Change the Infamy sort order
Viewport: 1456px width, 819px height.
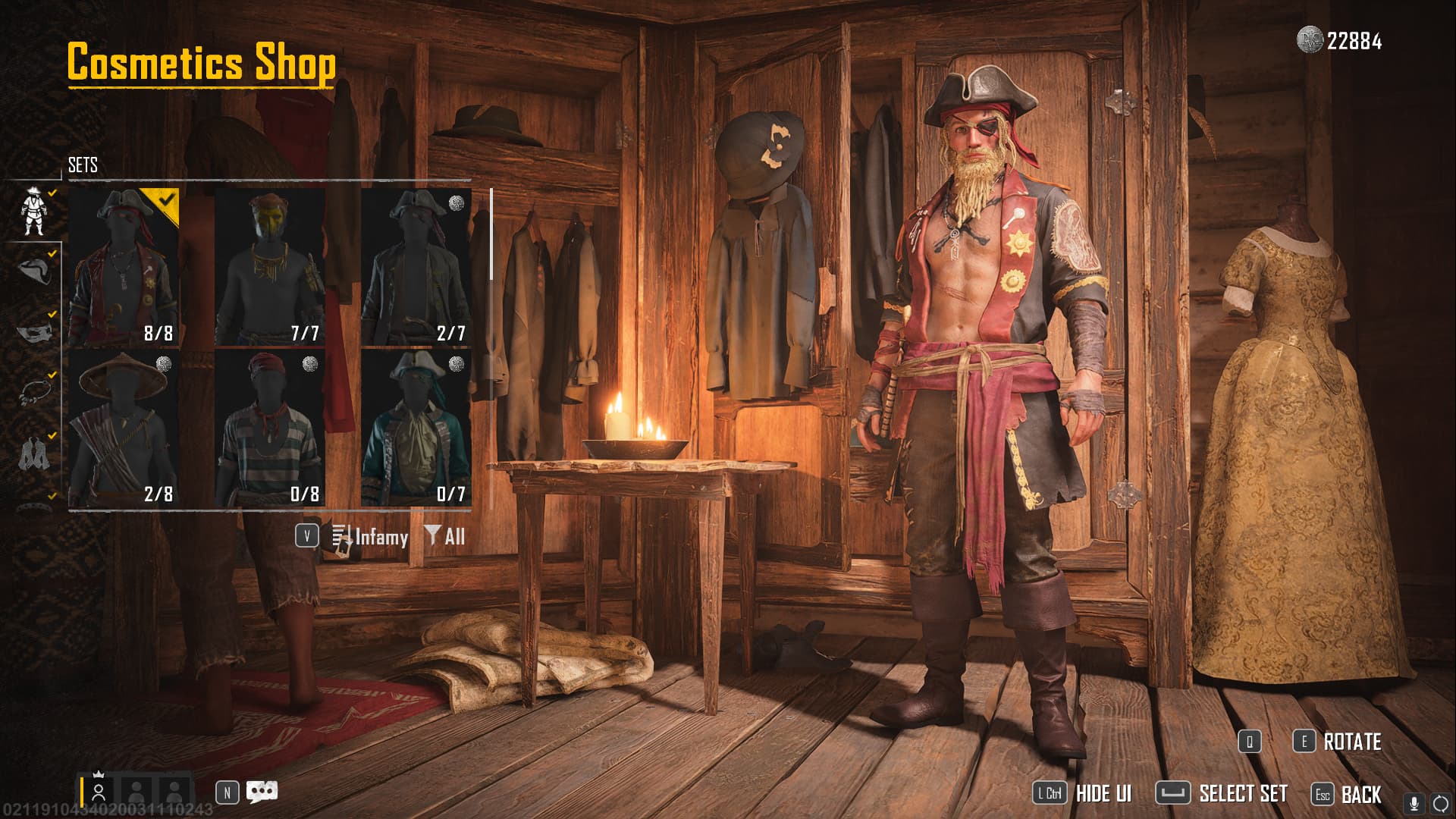coord(371,537)
